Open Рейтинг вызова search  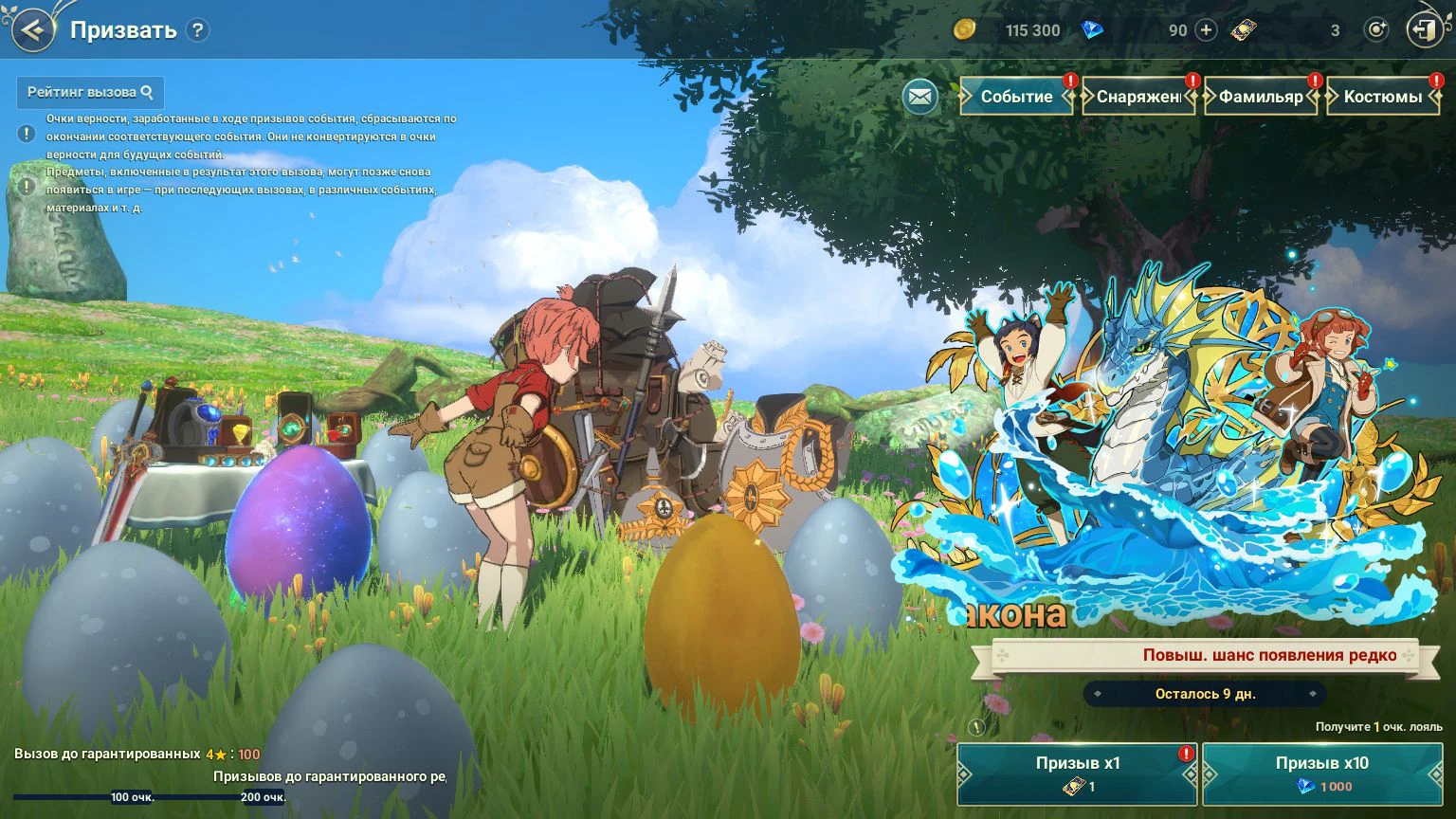tap(90, 93)
